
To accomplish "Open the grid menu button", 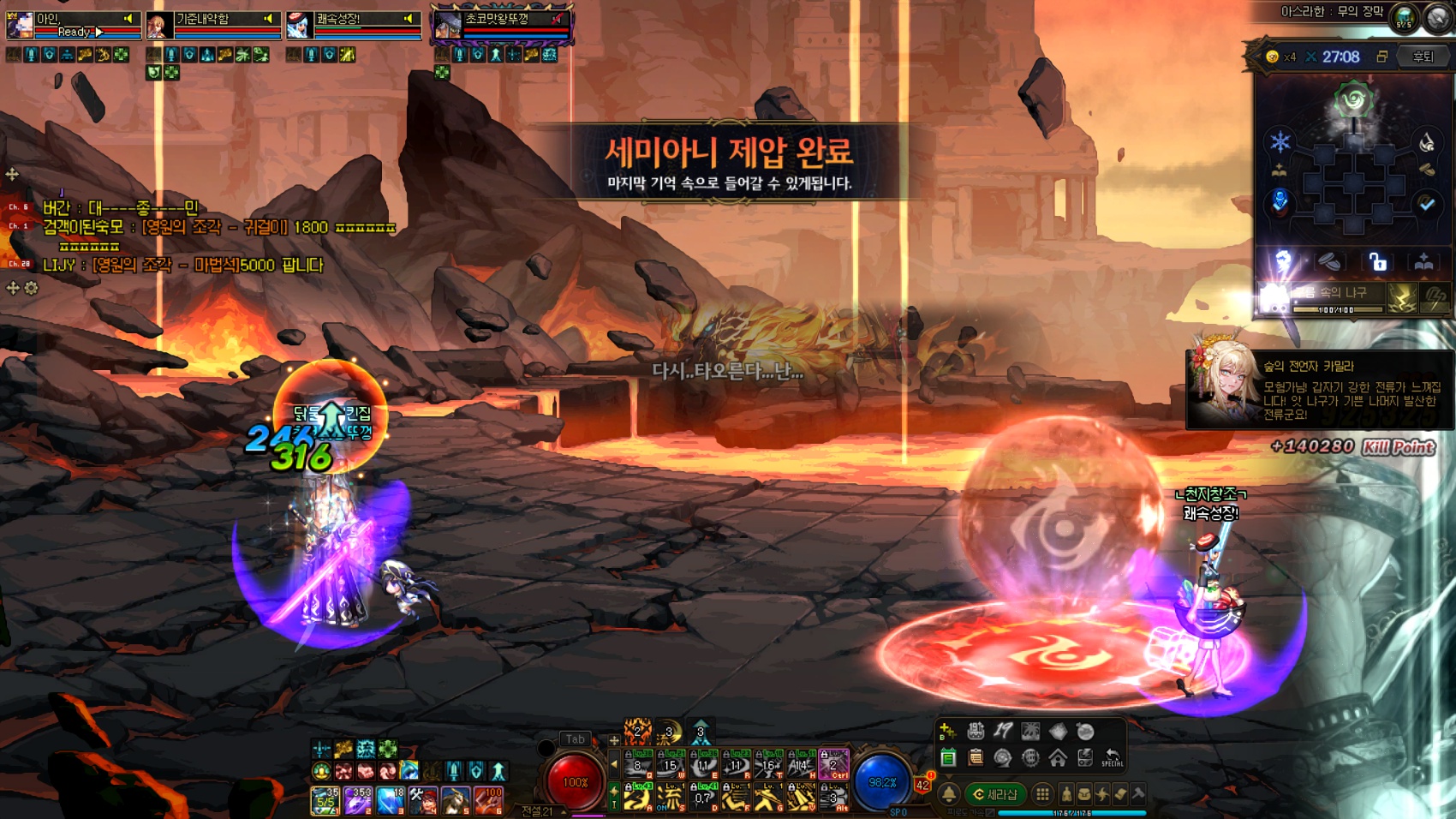I will (x=1042, y=794).
